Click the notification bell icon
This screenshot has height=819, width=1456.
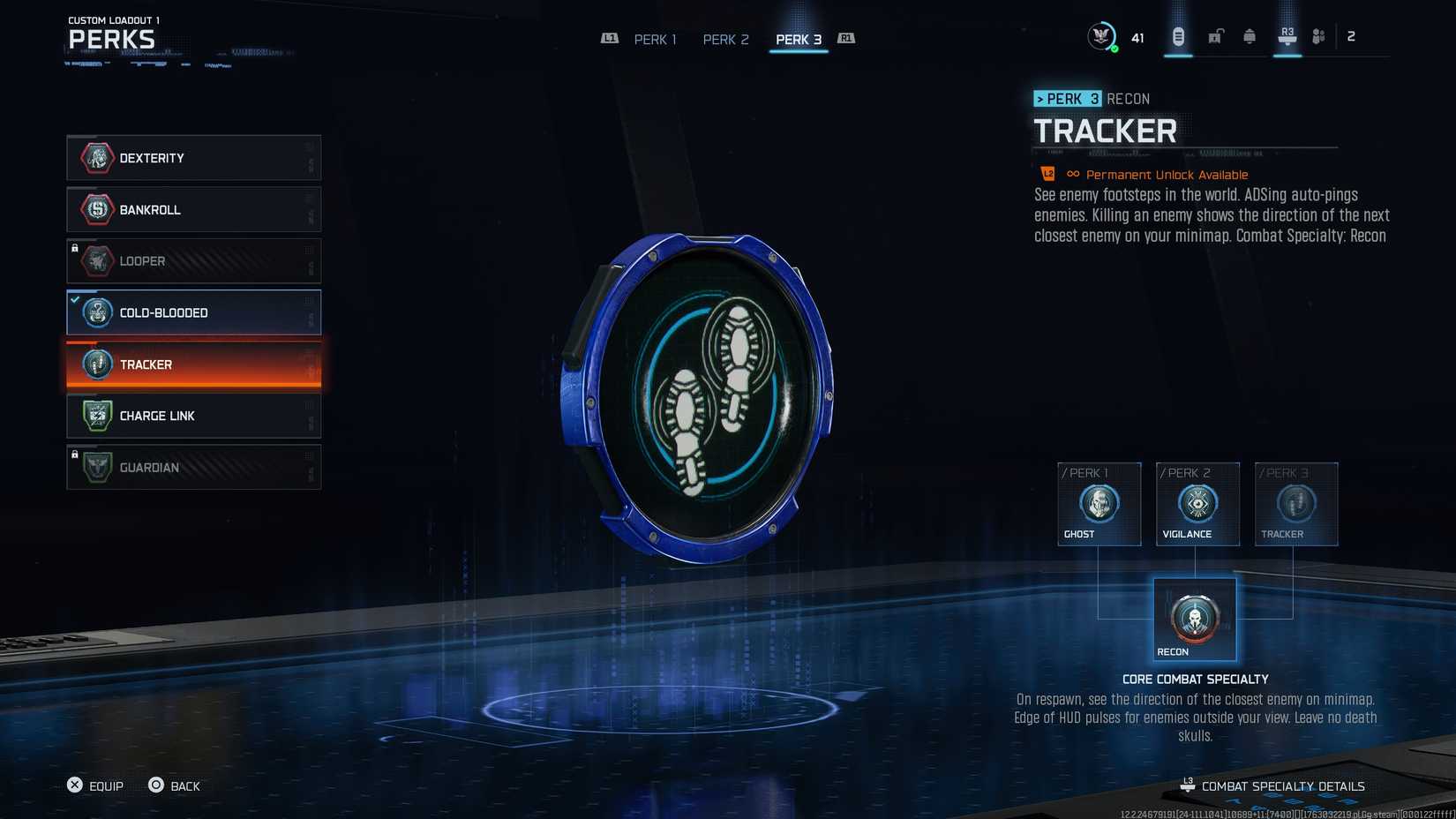click(1249, 35)
